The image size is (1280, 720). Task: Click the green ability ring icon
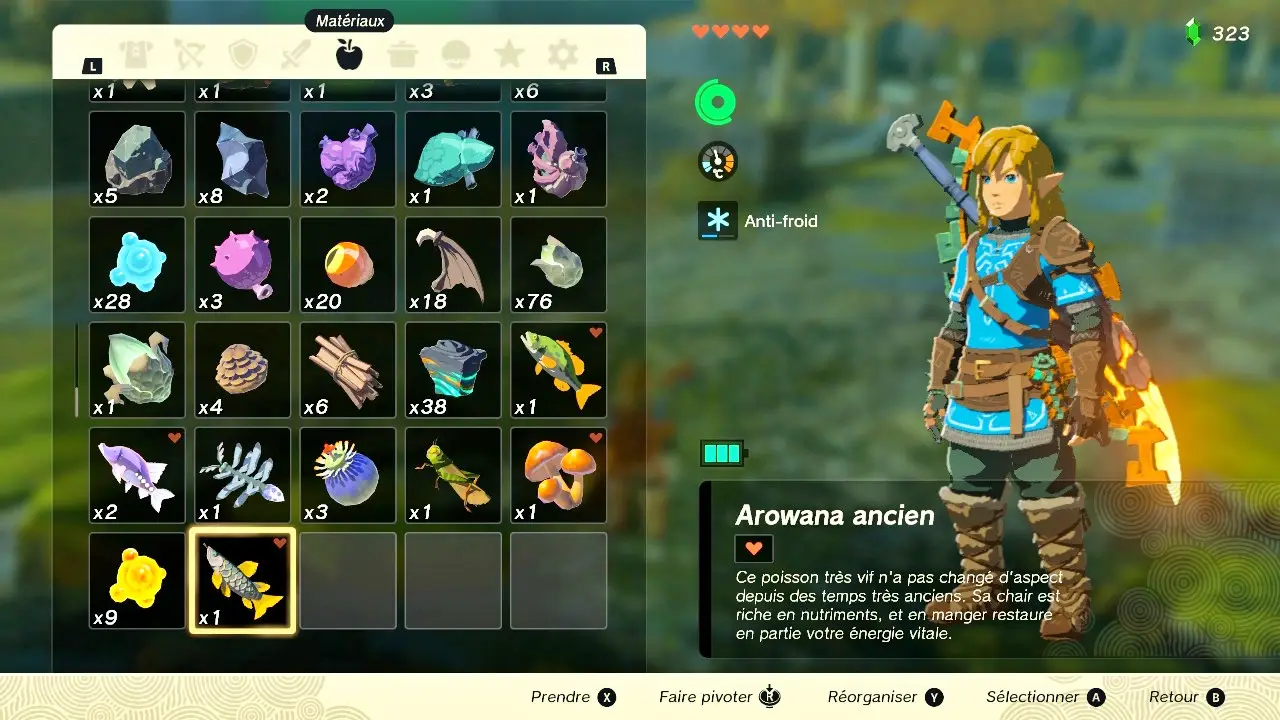716,101
